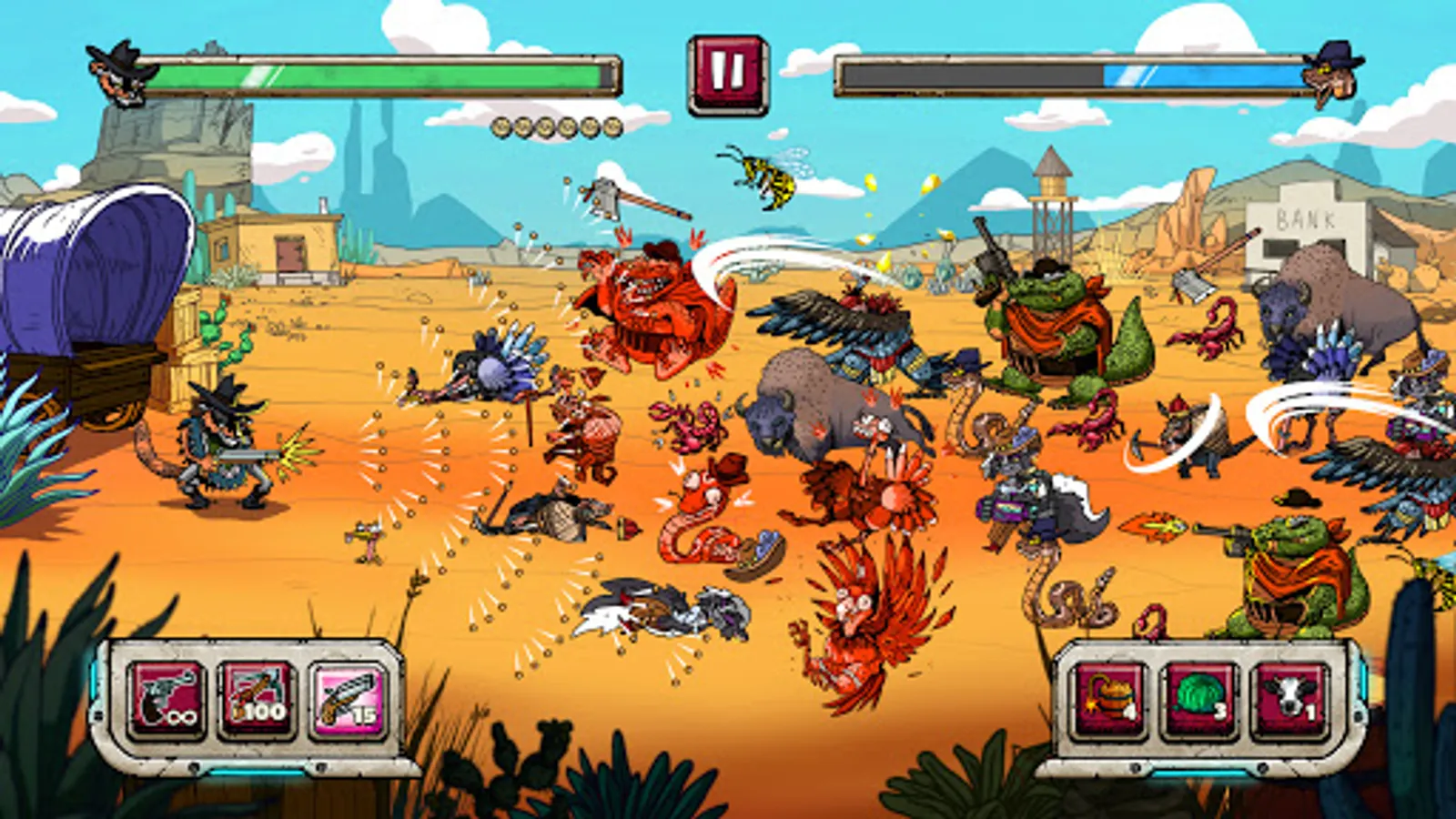Image resolution: width=1456 pixels, height=819 pixels.
Task: Pause the game with the pause button
Action: [x=727, y=75]
